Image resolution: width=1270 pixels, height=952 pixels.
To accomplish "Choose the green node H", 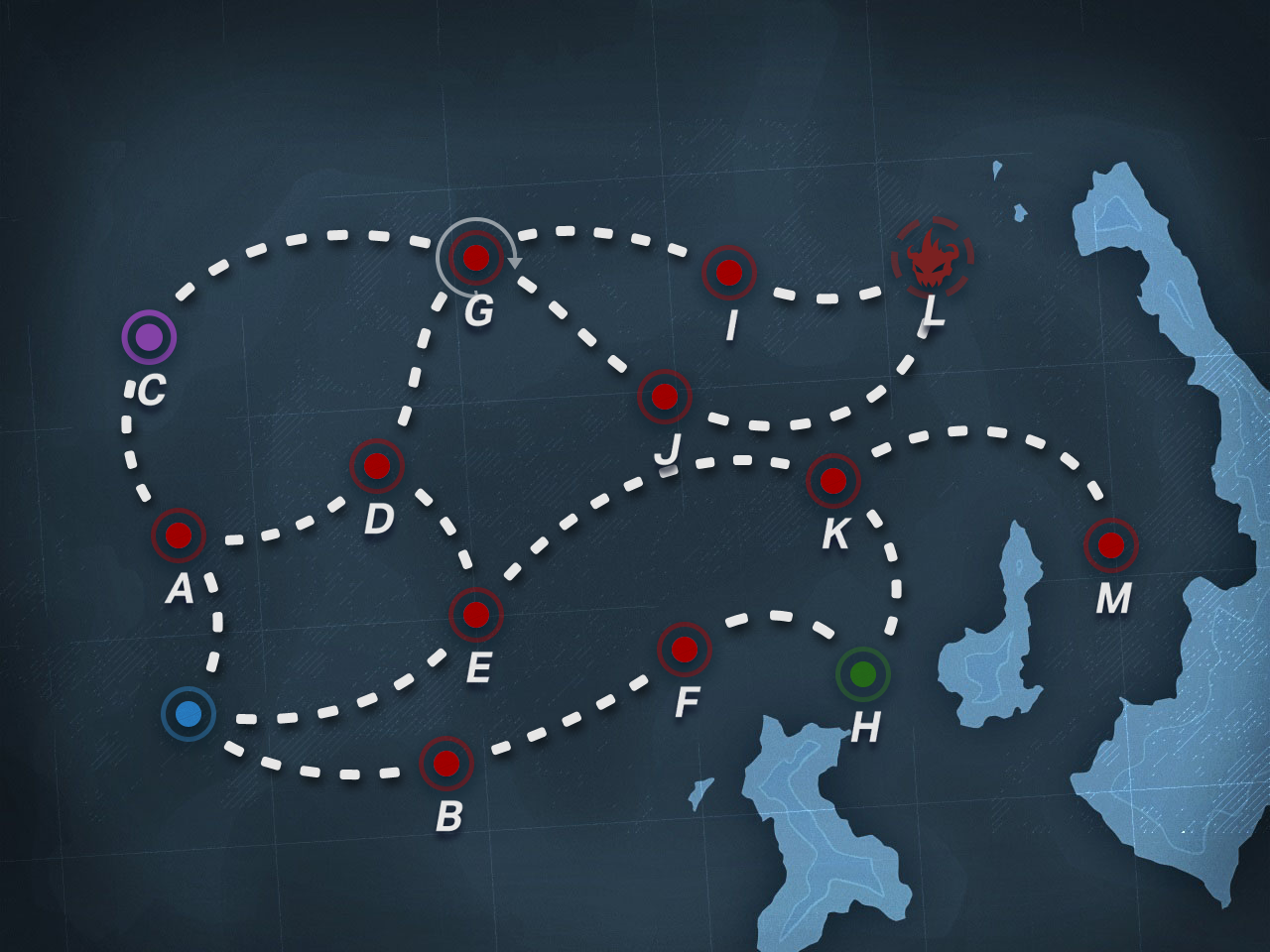I will coord(863,674).
